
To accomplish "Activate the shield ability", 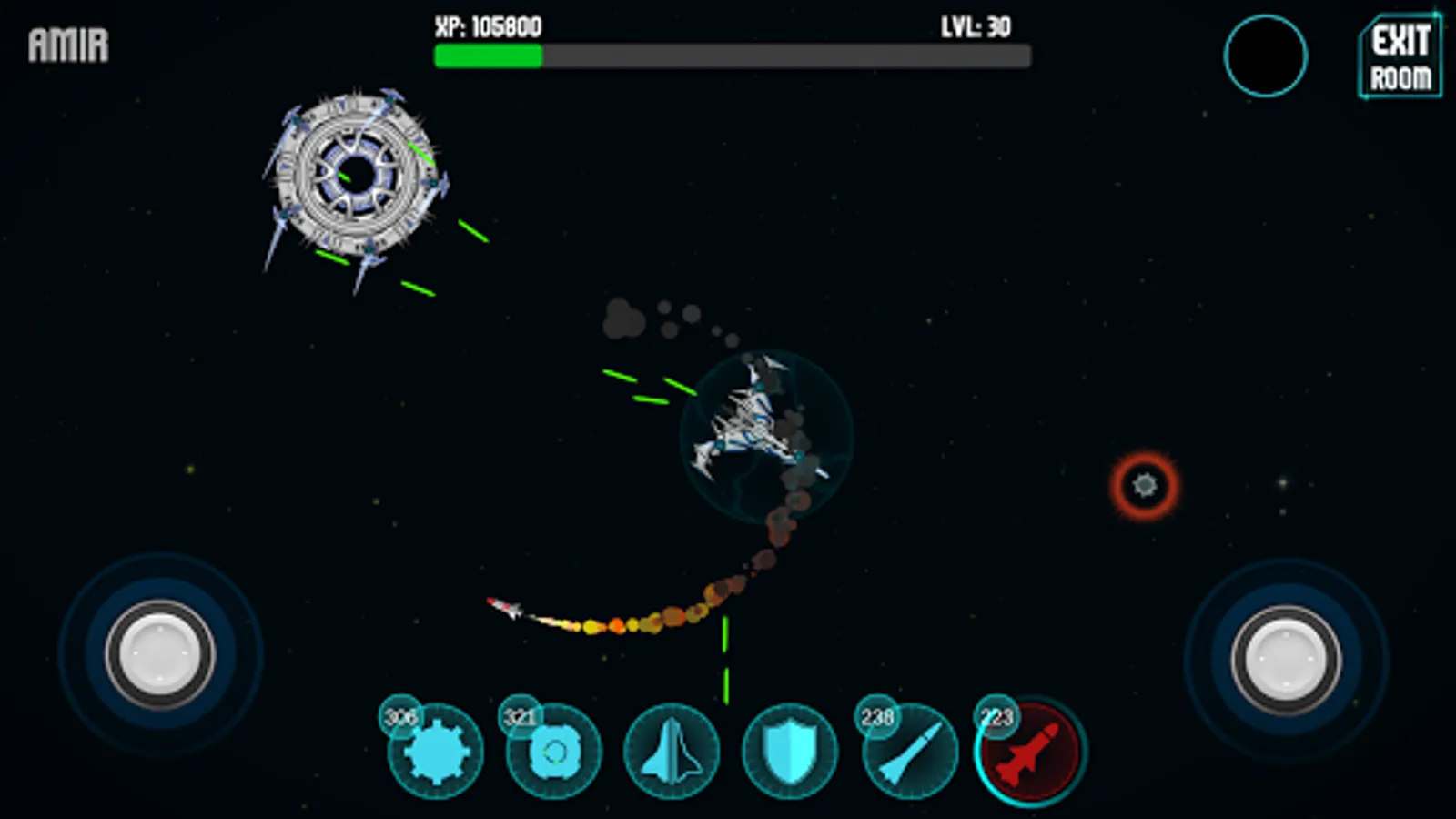I will [789, 753].
